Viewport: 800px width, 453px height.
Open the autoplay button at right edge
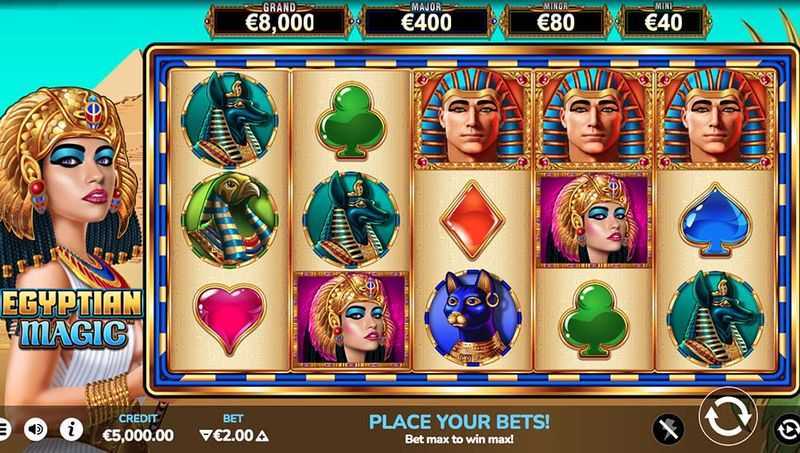790,430
